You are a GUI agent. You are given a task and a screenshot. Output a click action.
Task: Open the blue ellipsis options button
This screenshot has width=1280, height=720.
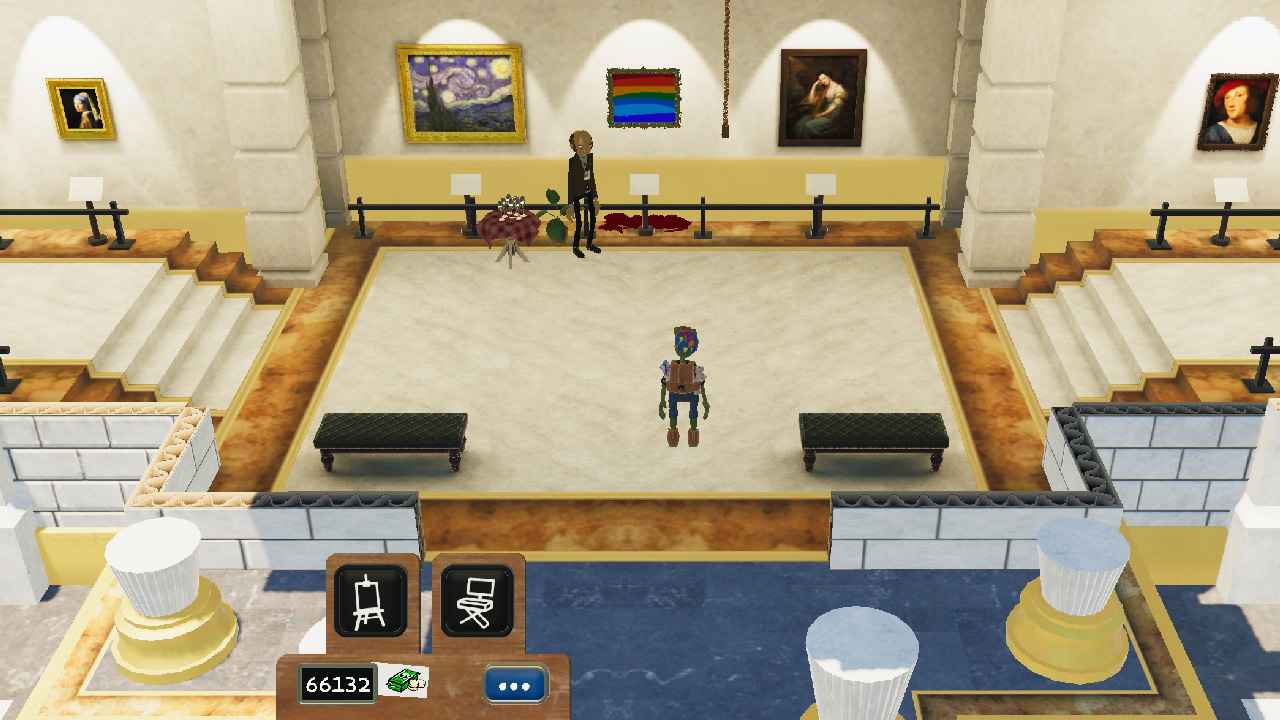coord(512,684)
